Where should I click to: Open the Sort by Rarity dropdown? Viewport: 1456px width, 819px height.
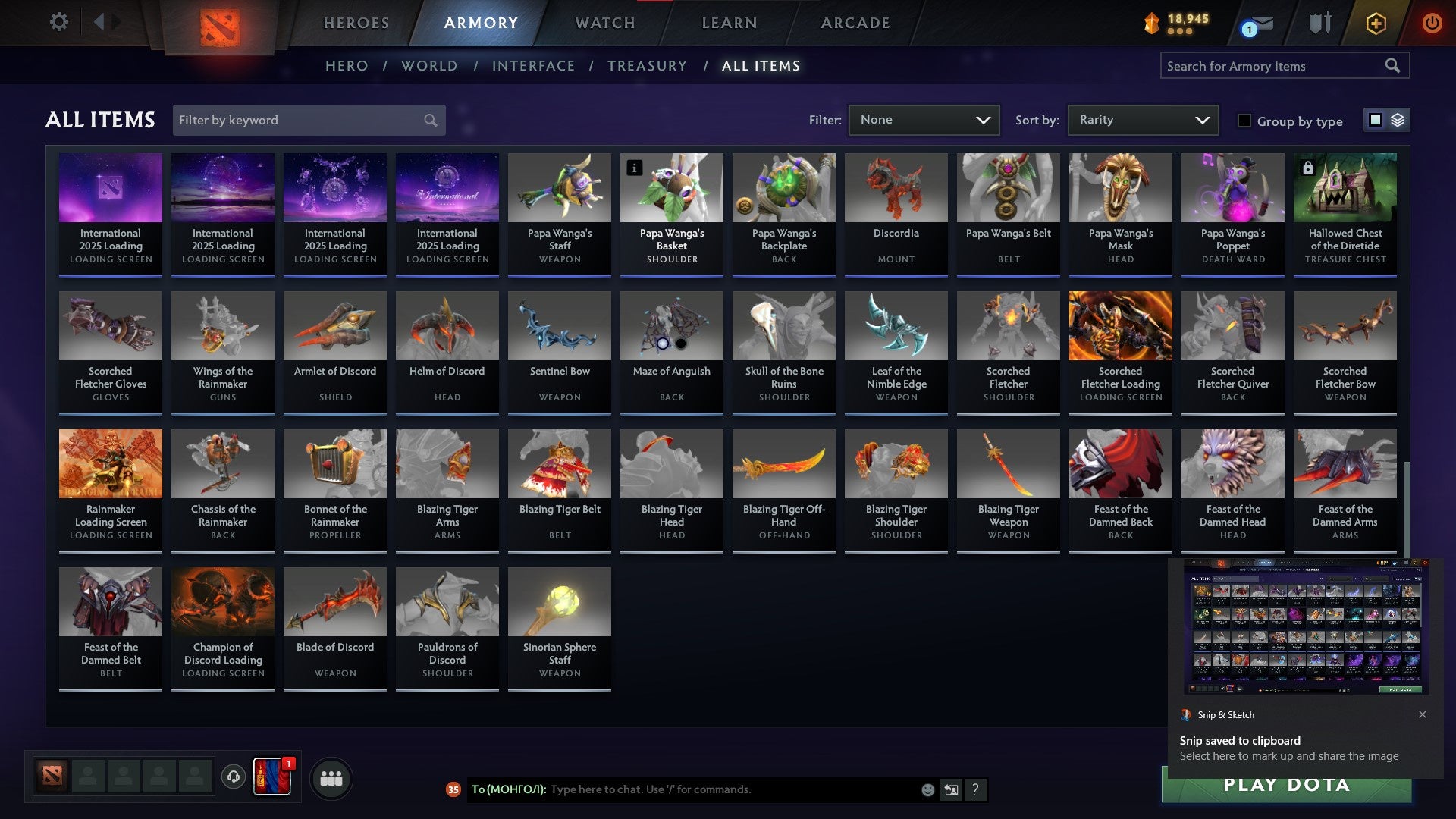1142,119
